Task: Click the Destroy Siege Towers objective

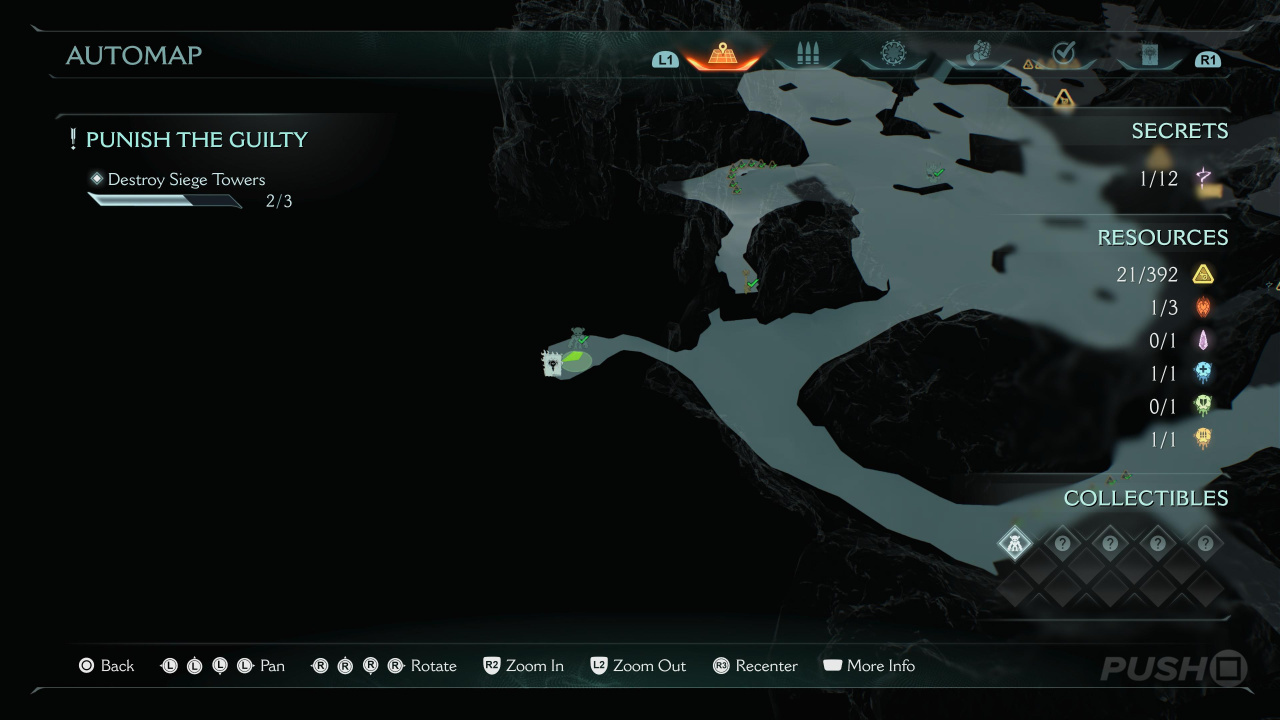Action: coord(186,180)
